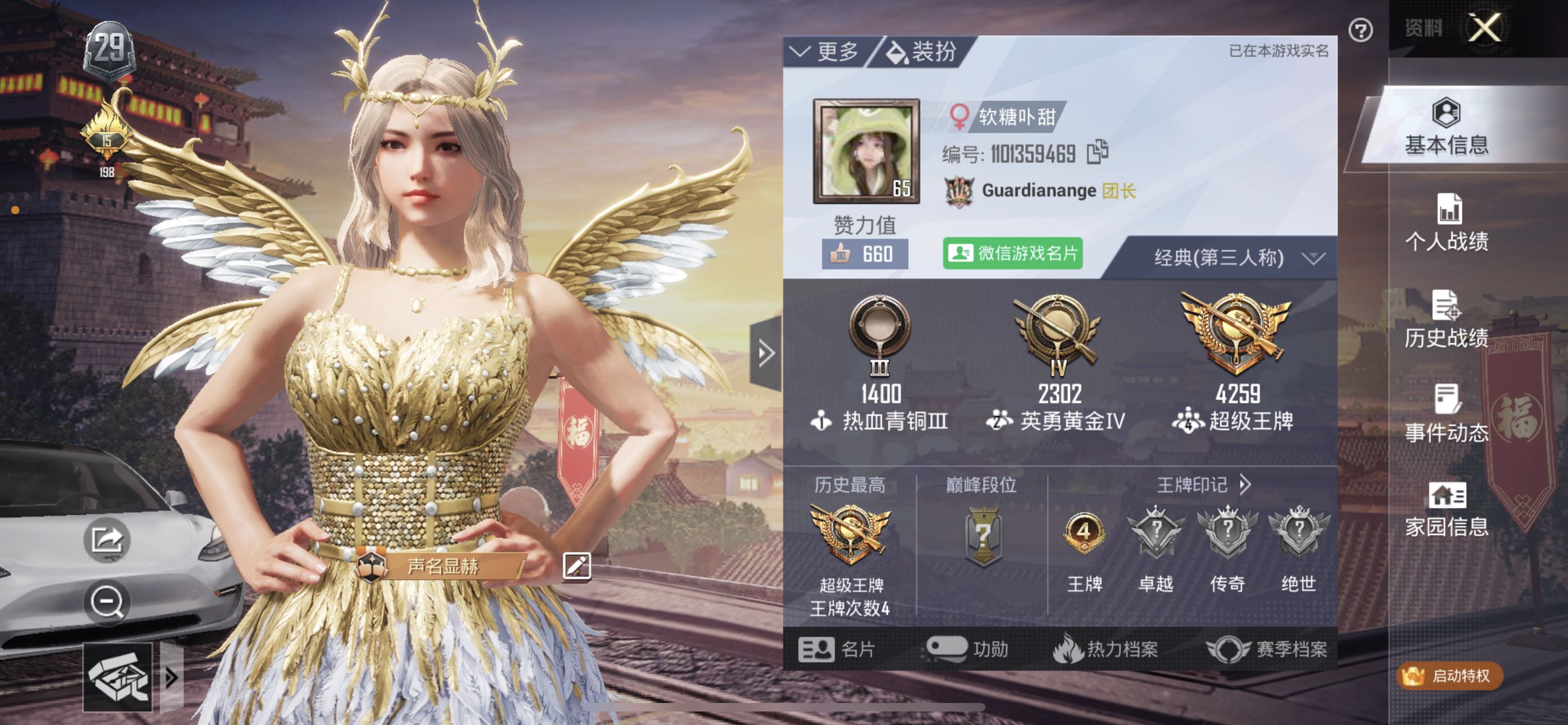Open 热力档案 records
The image size is (1568, 725).
coord(1105,649)
